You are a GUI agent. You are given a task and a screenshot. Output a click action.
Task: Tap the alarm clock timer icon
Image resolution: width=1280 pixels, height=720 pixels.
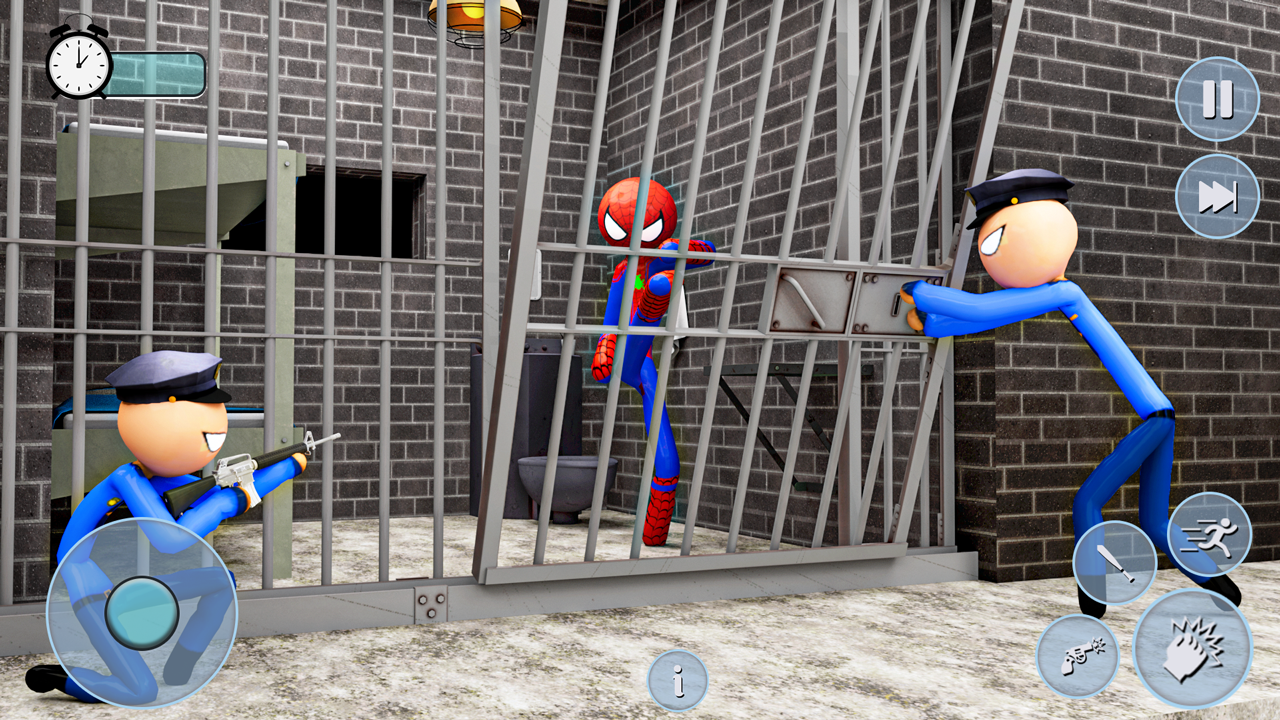[x=78, y=63]
